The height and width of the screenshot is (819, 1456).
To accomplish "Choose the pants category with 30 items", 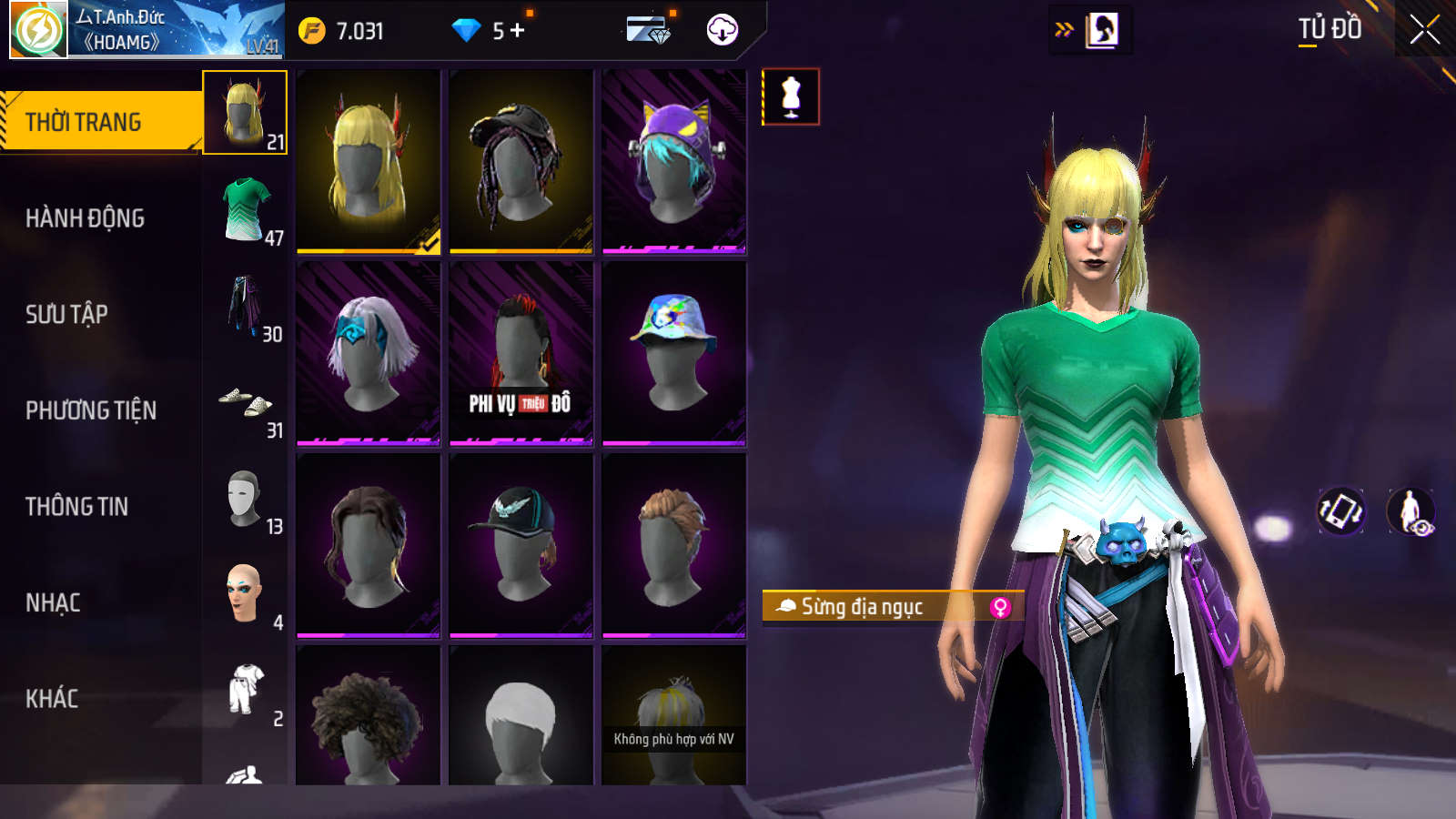I will pyautogui.click(x=246, y=306).
